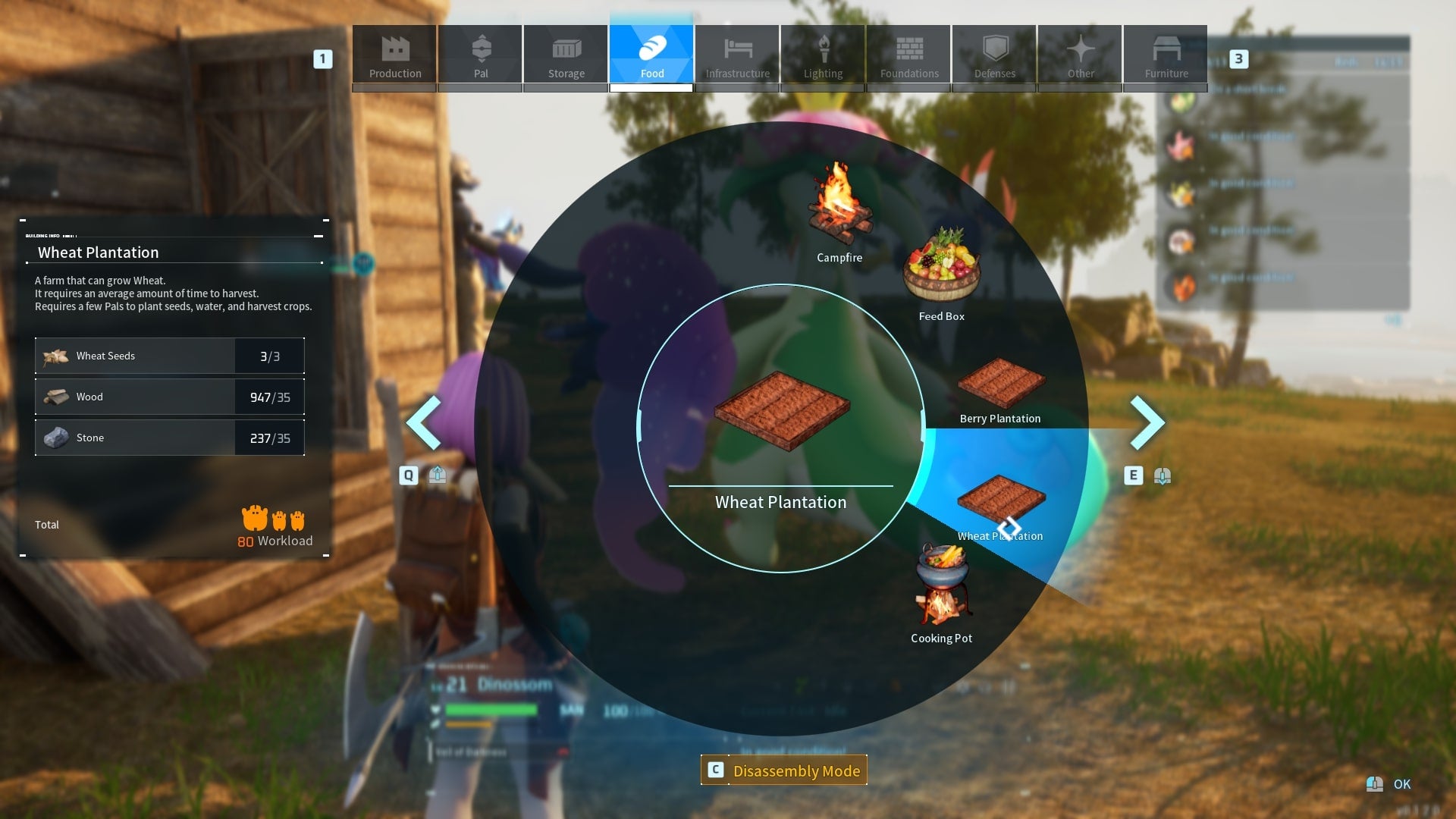The image size is (1456, 819).
Task: Click the left arrow to previous category
Action: (425, 422)
